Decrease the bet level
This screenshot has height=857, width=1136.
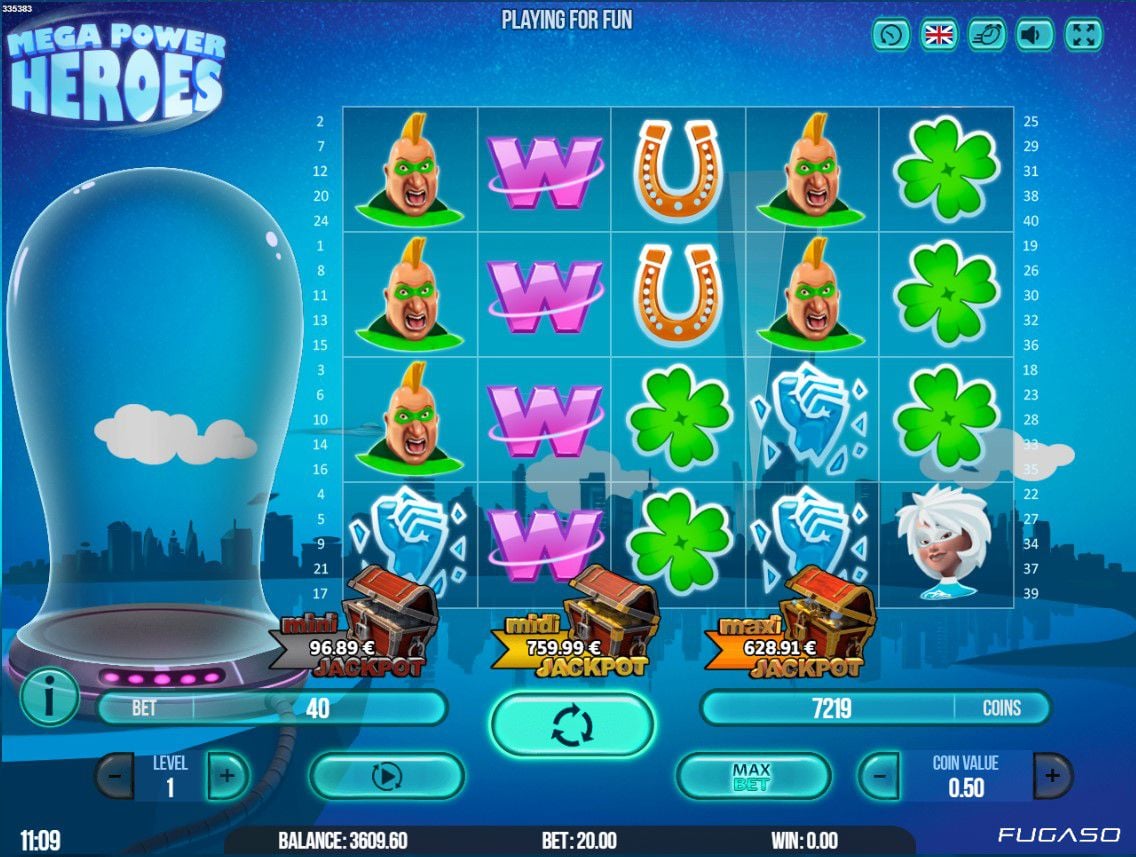[x=115, y=776]
